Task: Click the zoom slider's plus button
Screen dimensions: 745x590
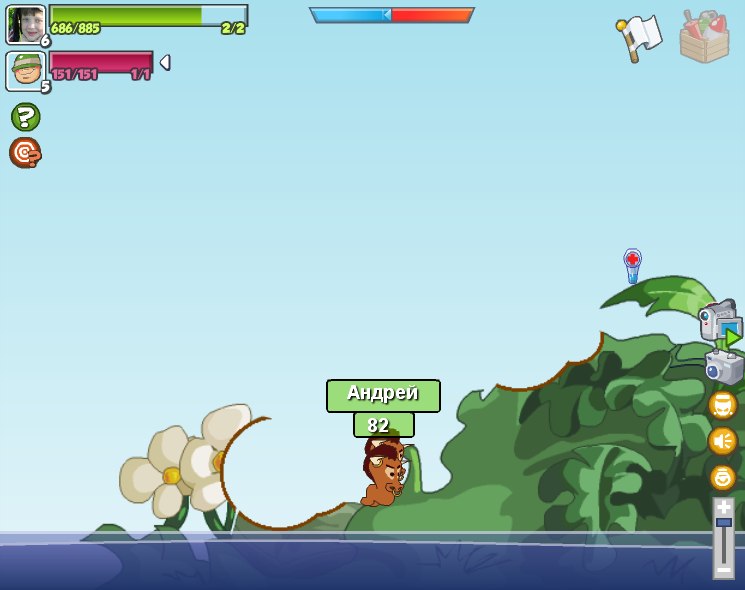Action: tap(723, 508)
